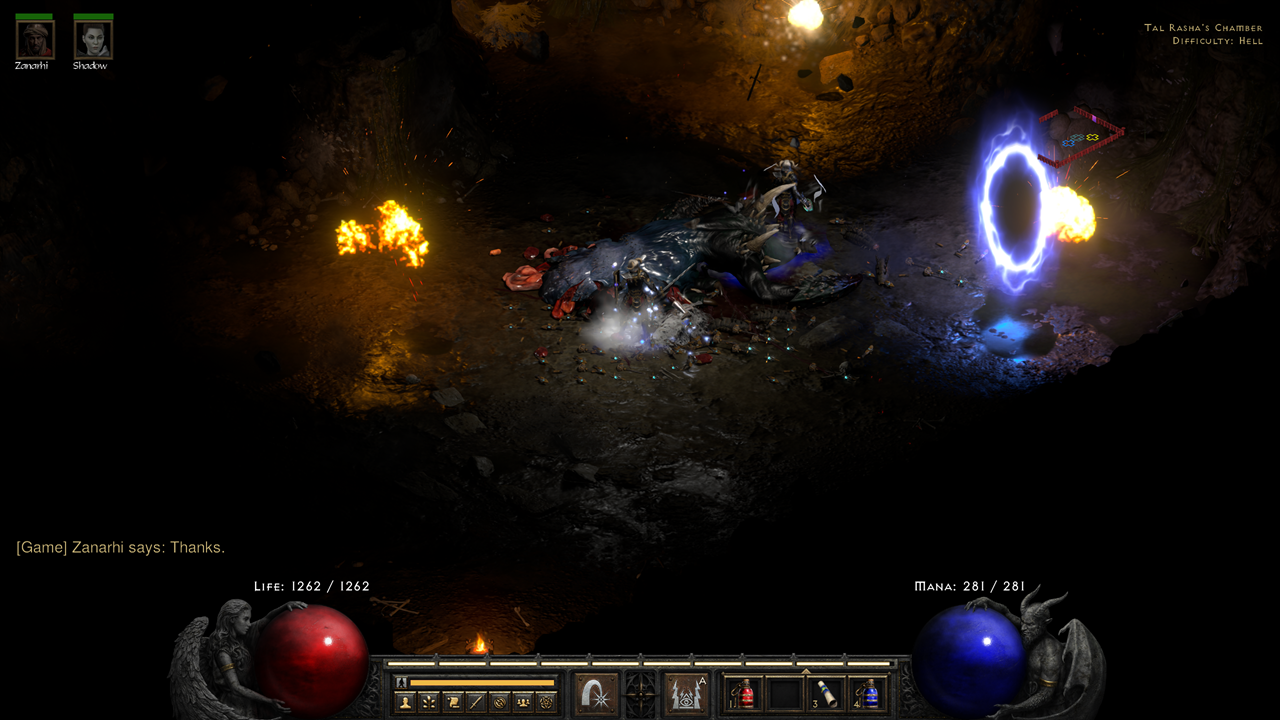The height and width of the screenshot is (720, 1280).
Task: Use the scroll in belt slot 3
Action: click(x=827, y=694)
